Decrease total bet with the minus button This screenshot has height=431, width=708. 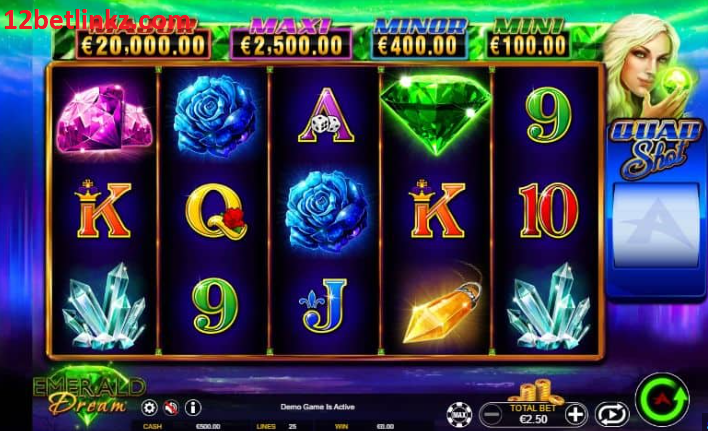tap(491, 413)
